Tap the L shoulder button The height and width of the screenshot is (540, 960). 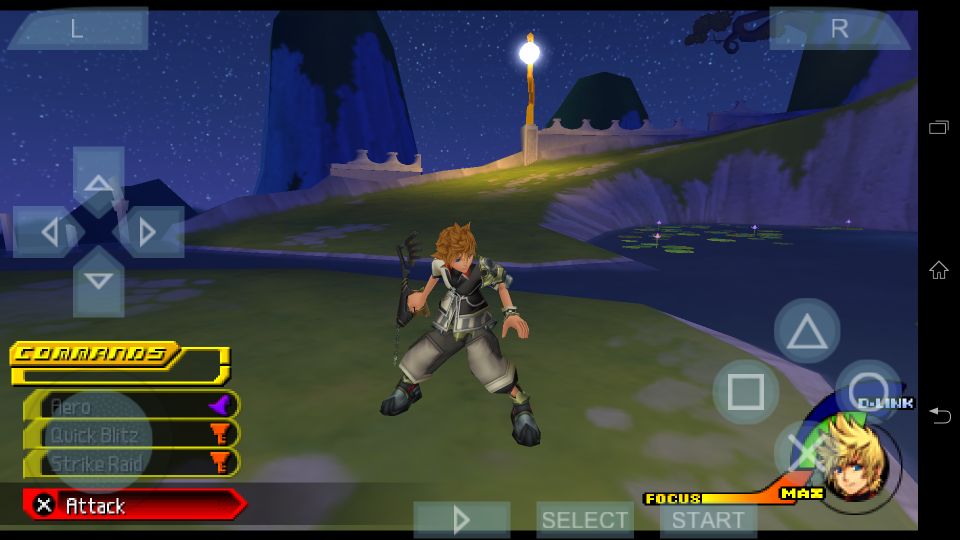[x=77, y=29]
